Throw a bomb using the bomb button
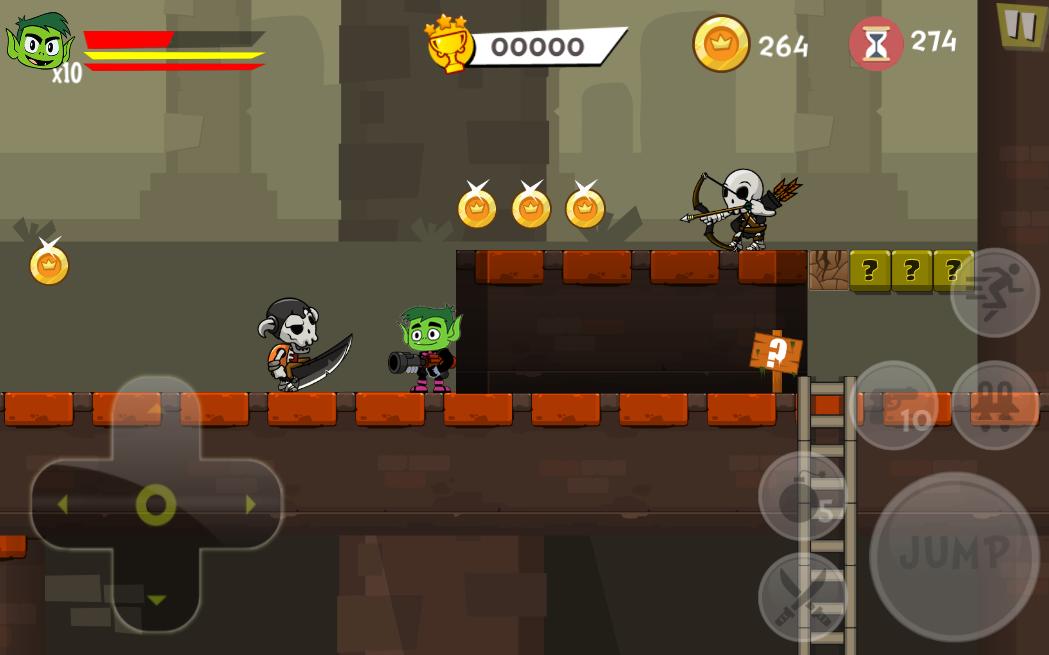 (x=802, y=495)
